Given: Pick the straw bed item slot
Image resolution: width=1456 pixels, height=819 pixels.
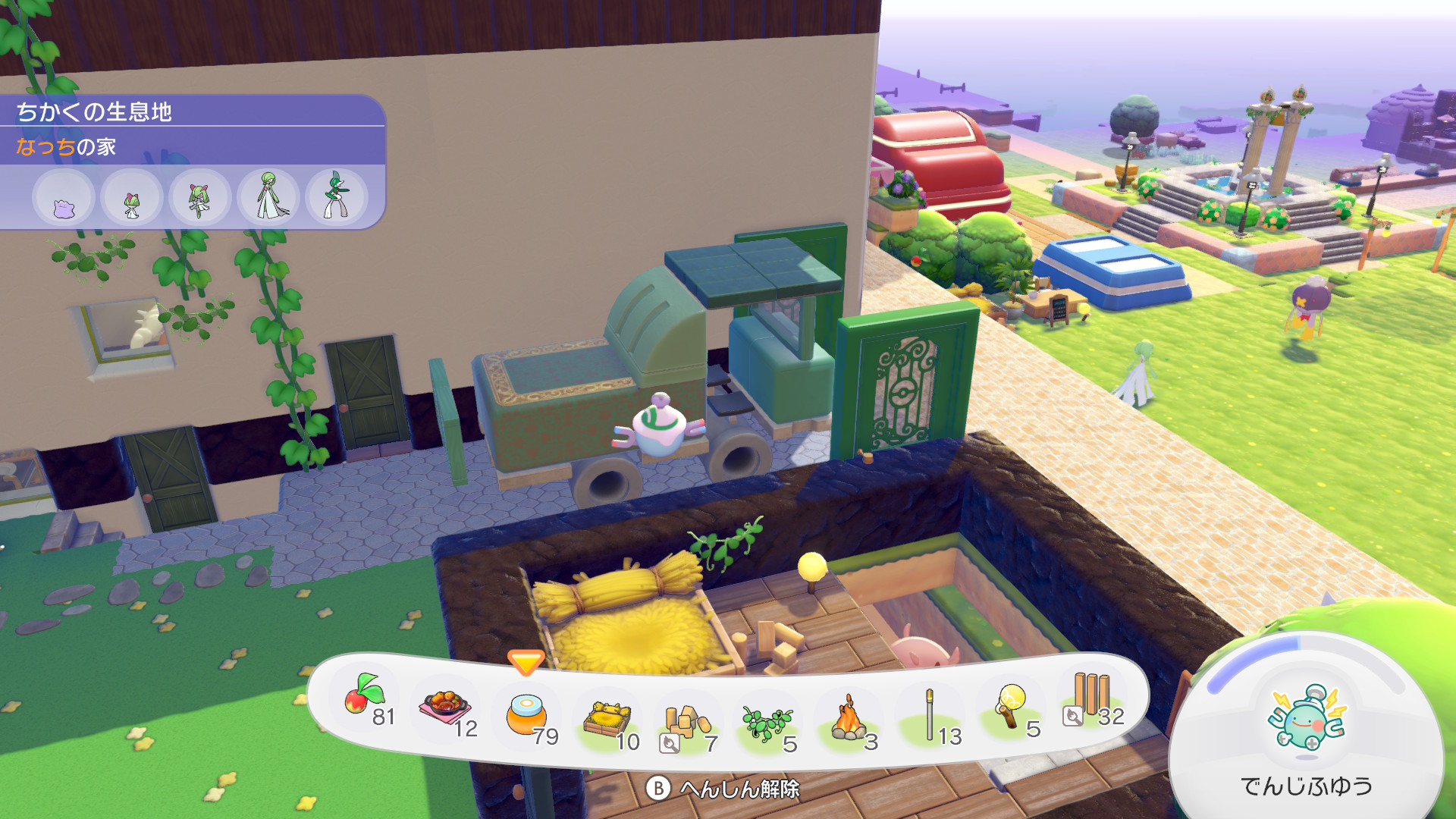Looking at the screenshot, I should [607, 720].
